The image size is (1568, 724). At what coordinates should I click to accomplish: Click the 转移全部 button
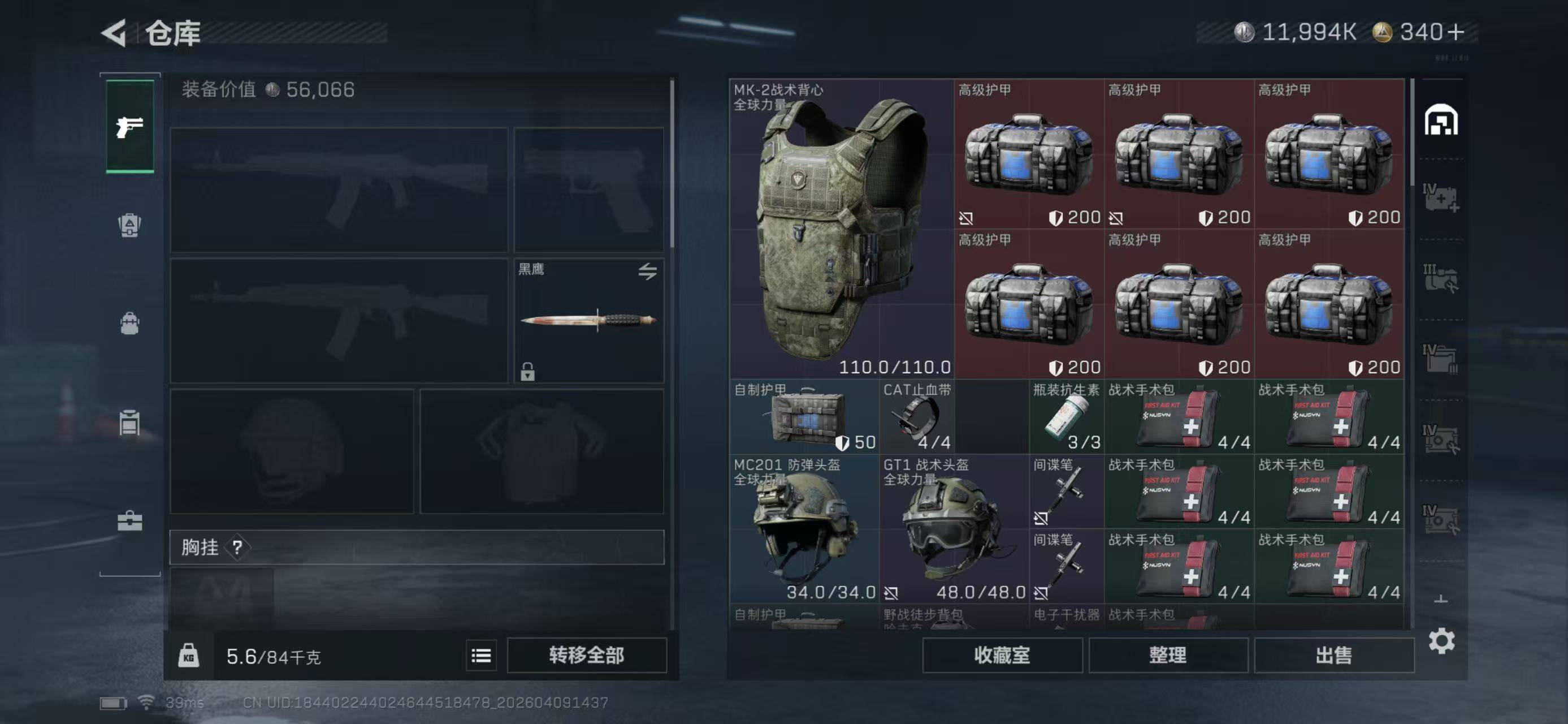586,655
